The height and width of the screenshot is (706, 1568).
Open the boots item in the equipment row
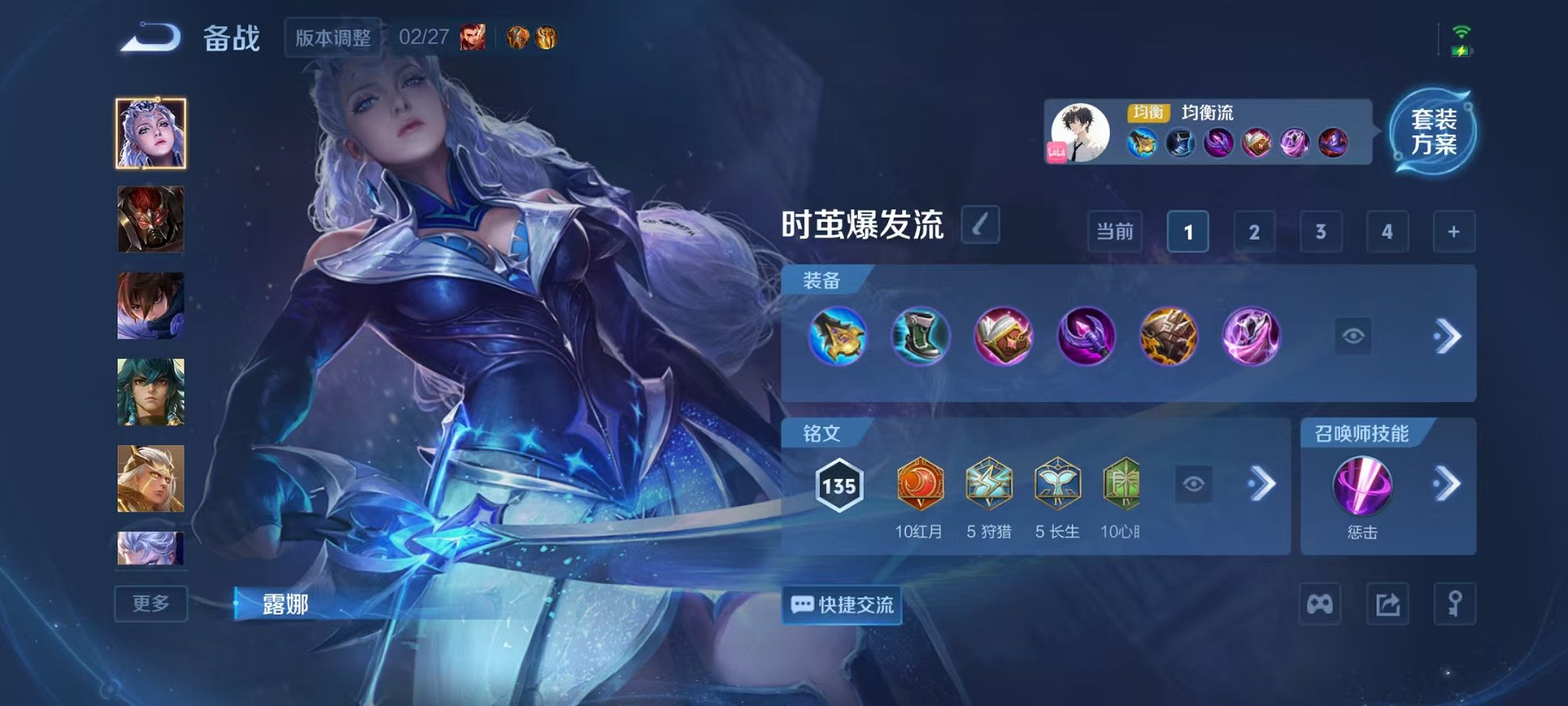[x=920, y=334]
